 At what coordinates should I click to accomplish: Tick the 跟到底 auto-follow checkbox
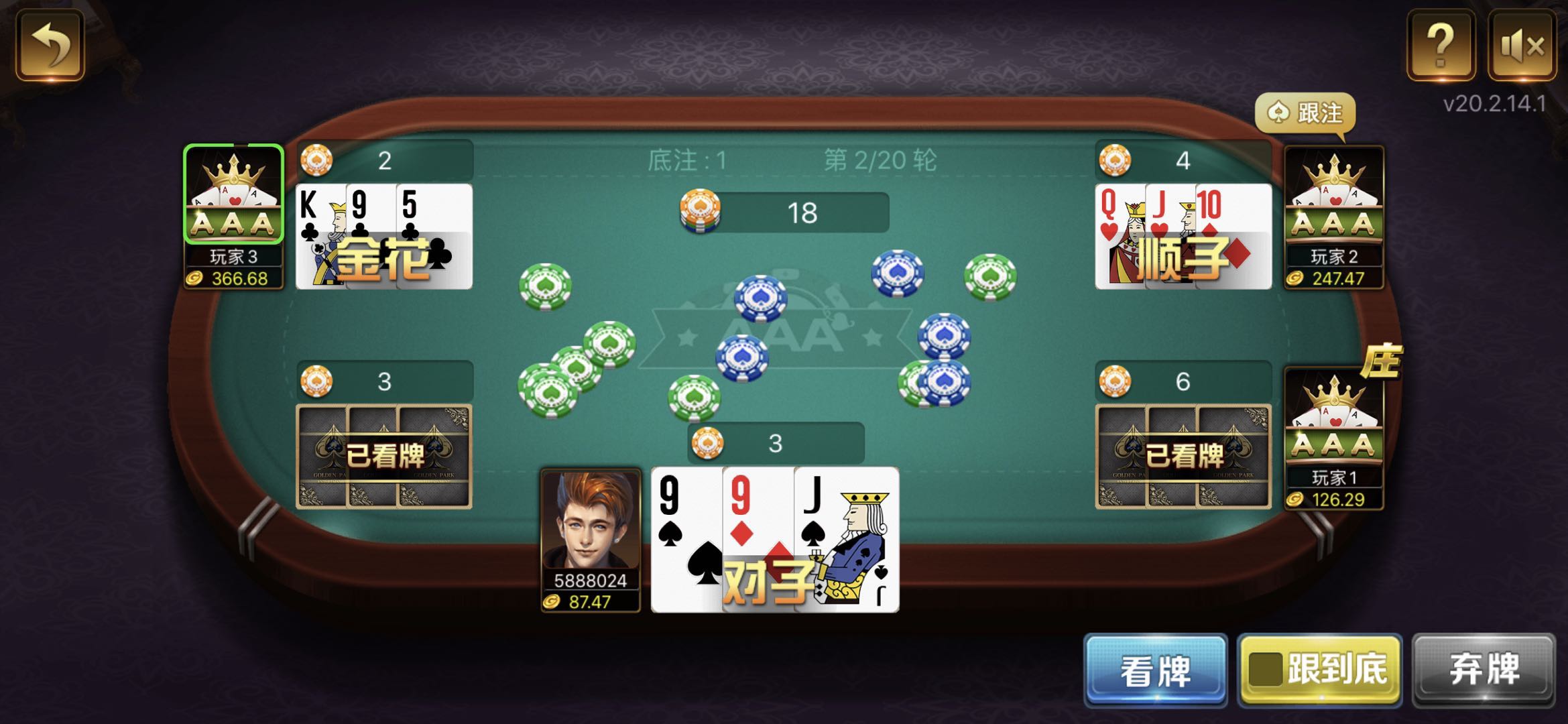[x=1265, y=670]
